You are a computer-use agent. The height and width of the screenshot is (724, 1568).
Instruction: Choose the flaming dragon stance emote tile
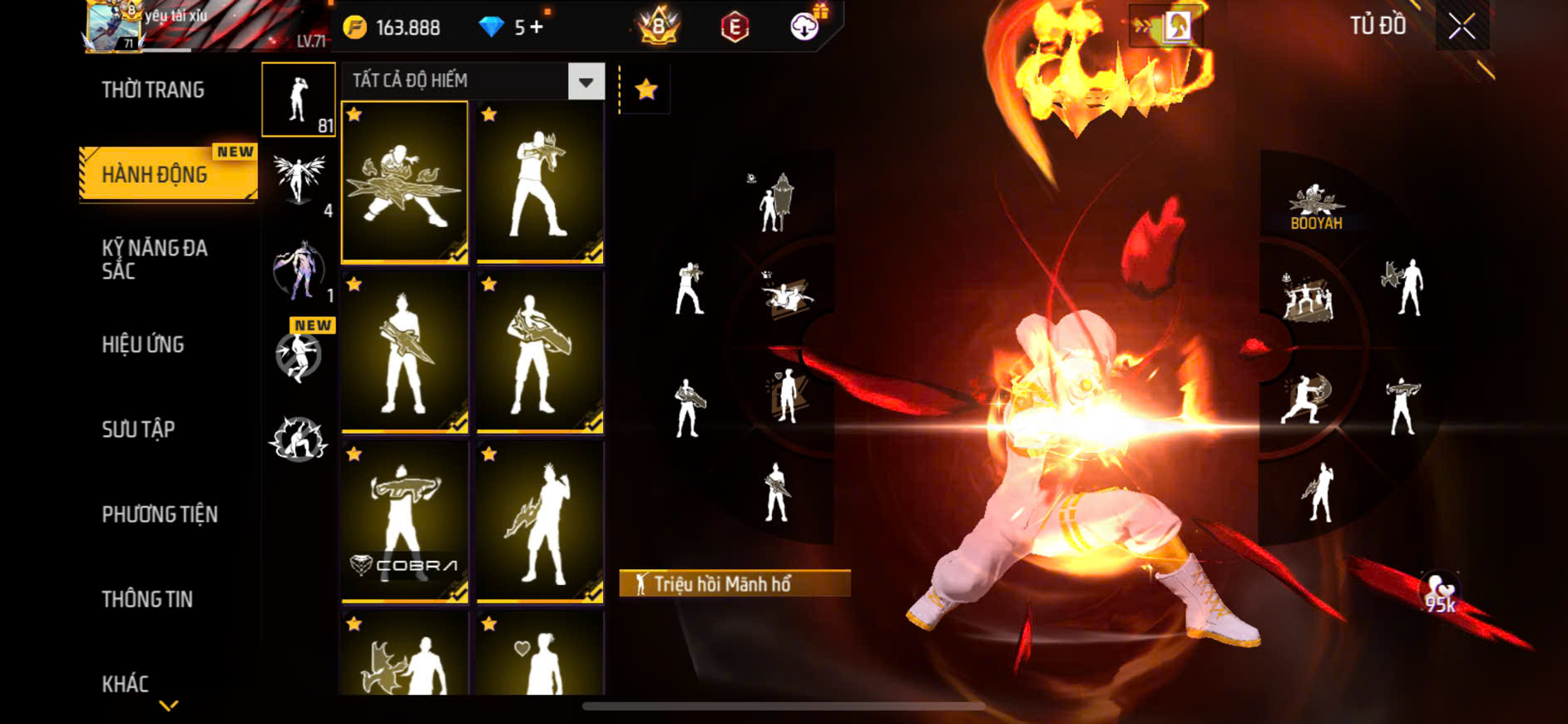(x=404, y=182)
